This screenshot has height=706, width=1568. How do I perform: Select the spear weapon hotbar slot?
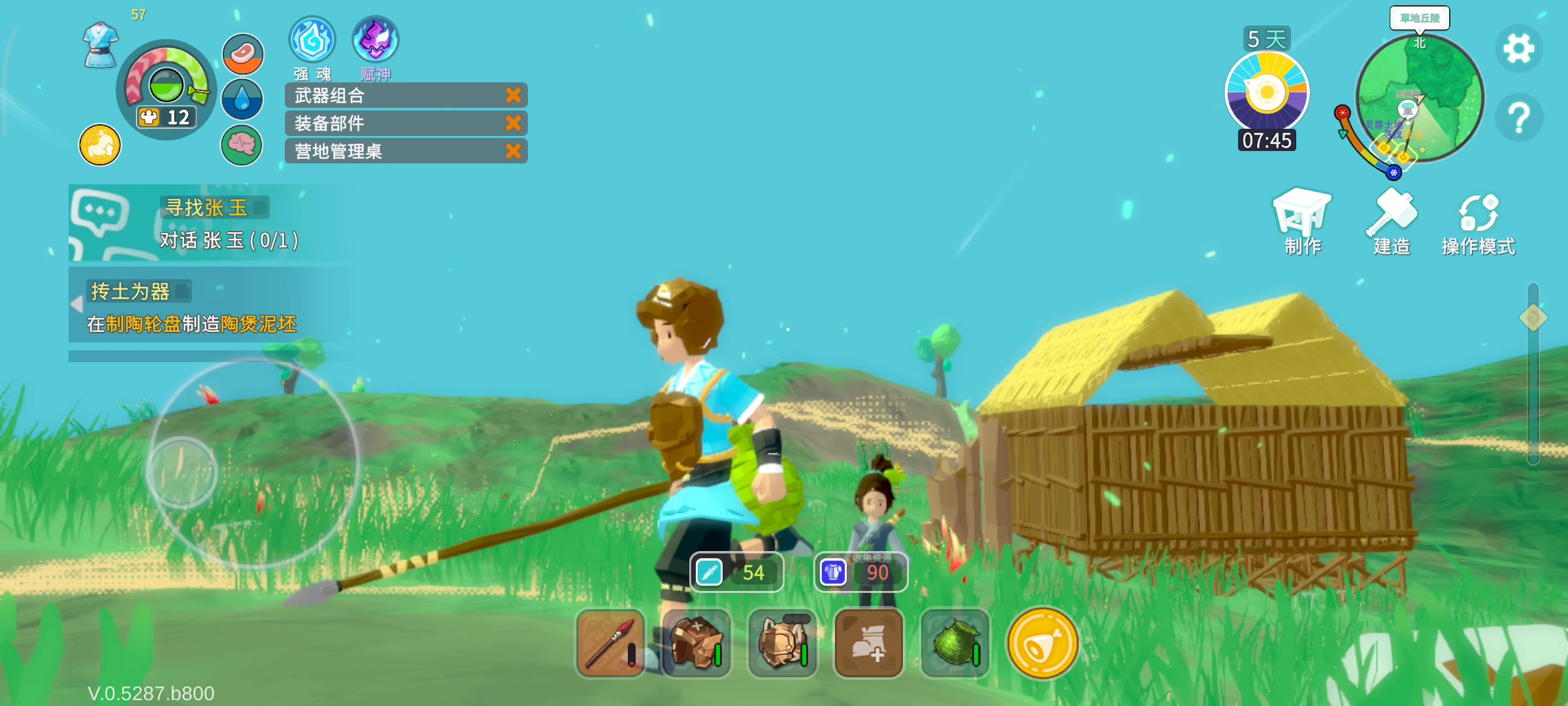click(x=610, y=643)
